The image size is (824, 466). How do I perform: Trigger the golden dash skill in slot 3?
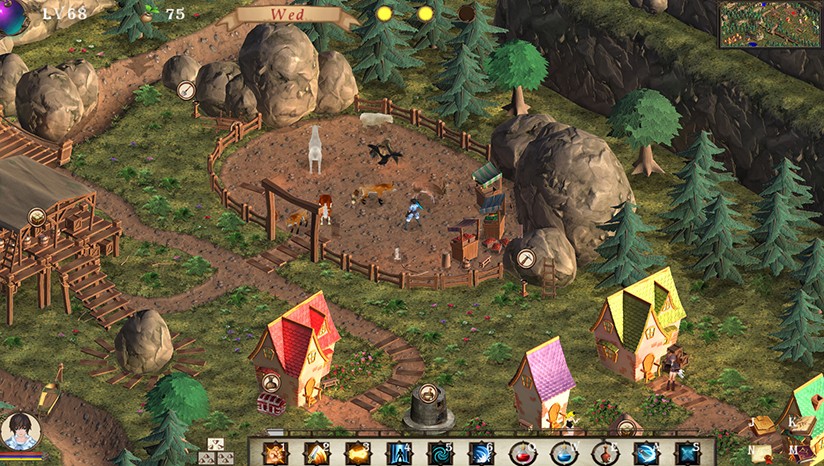pyautogui.click(x=358, y=453)
